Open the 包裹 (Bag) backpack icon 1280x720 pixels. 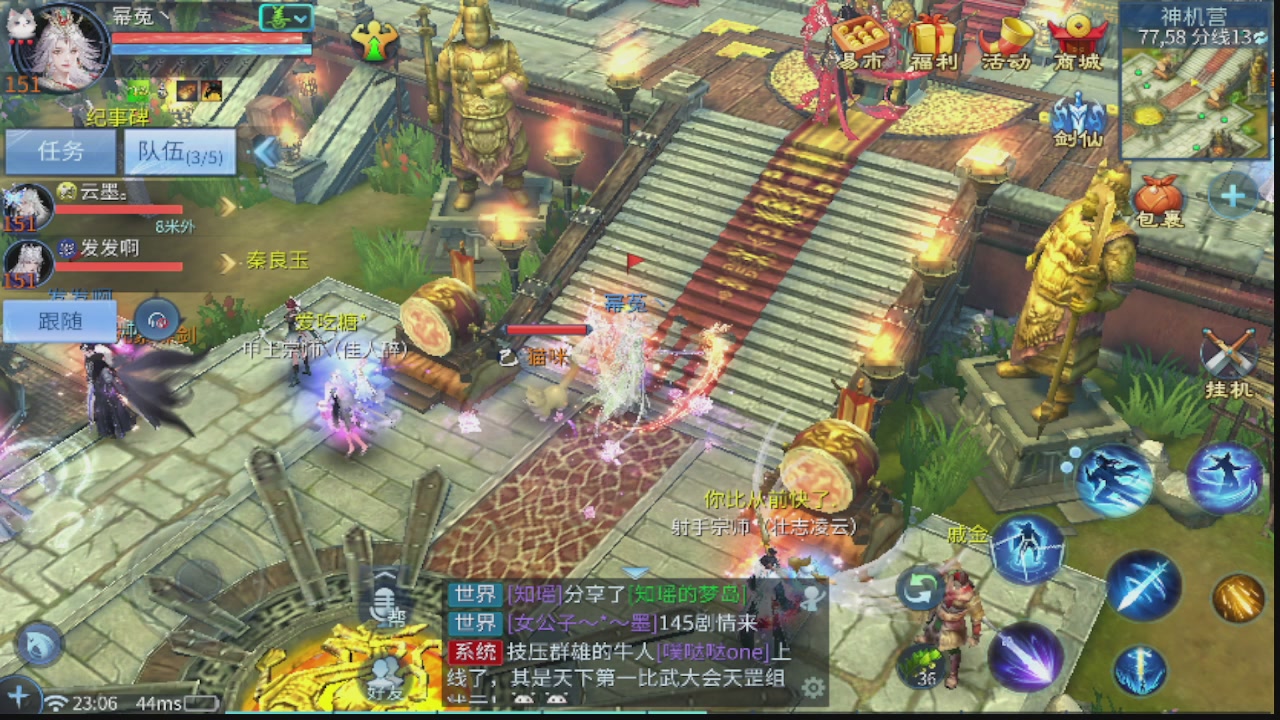[1160, 195]
